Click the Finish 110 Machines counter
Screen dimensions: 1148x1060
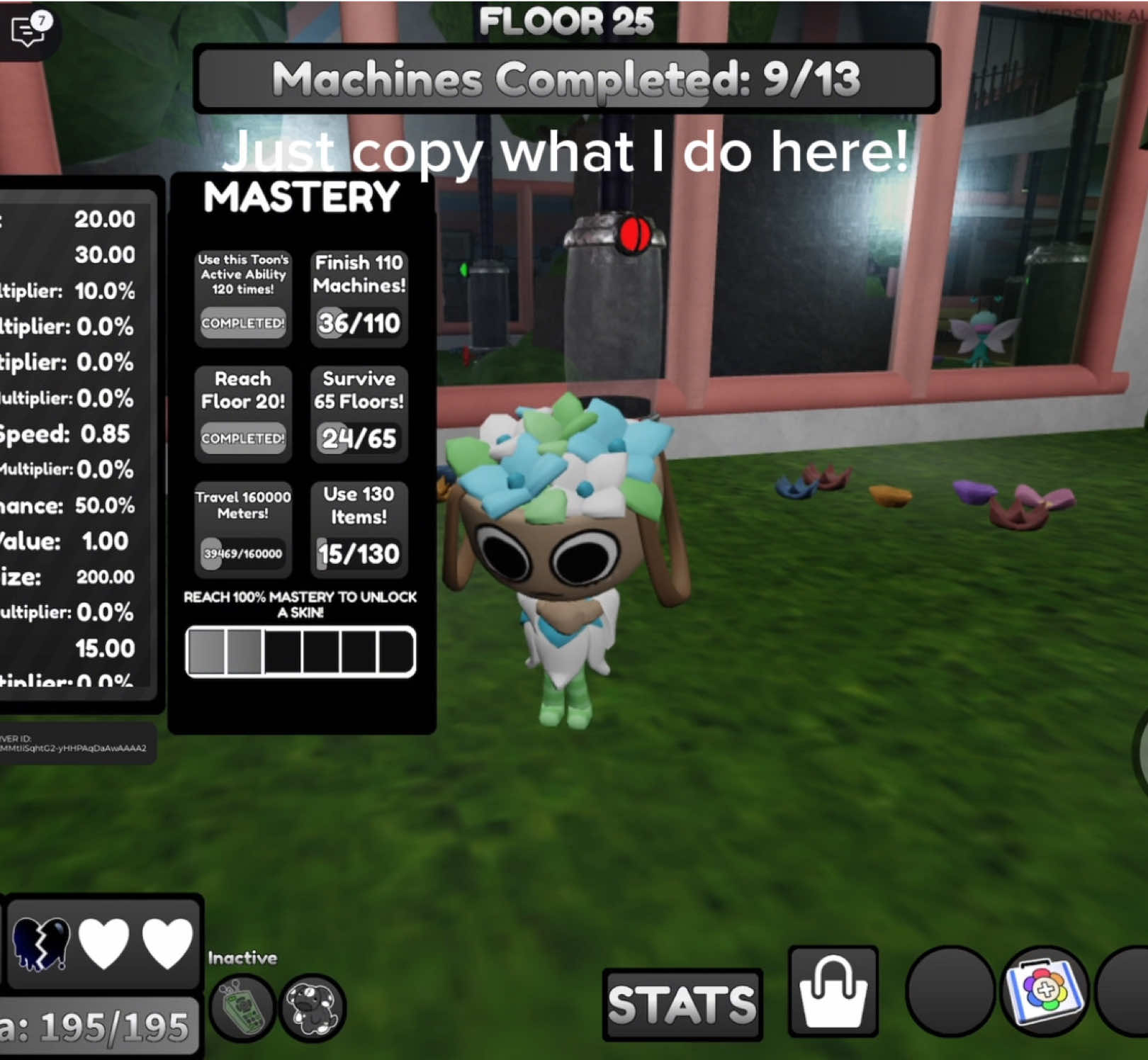pos(359,322)
